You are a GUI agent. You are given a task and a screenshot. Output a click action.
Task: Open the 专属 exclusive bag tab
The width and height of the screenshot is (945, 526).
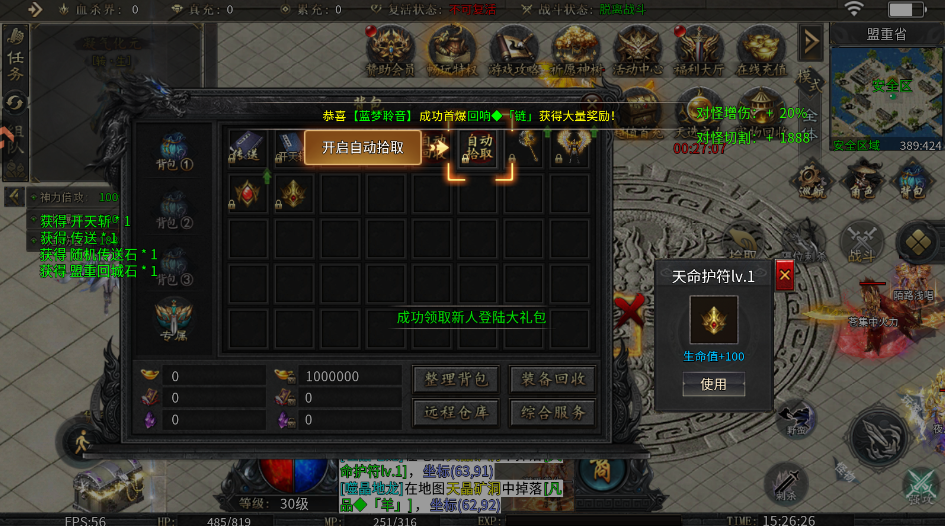(174, 320)
